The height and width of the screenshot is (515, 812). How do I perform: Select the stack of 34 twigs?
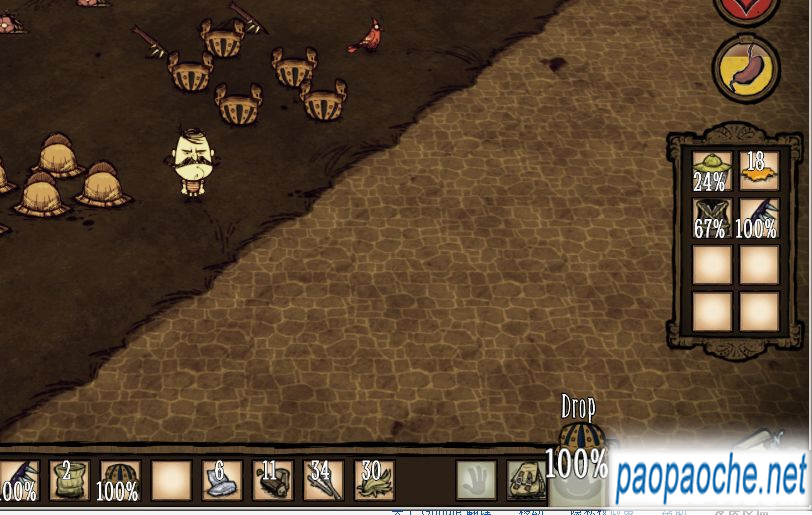[x=324, y=481]
